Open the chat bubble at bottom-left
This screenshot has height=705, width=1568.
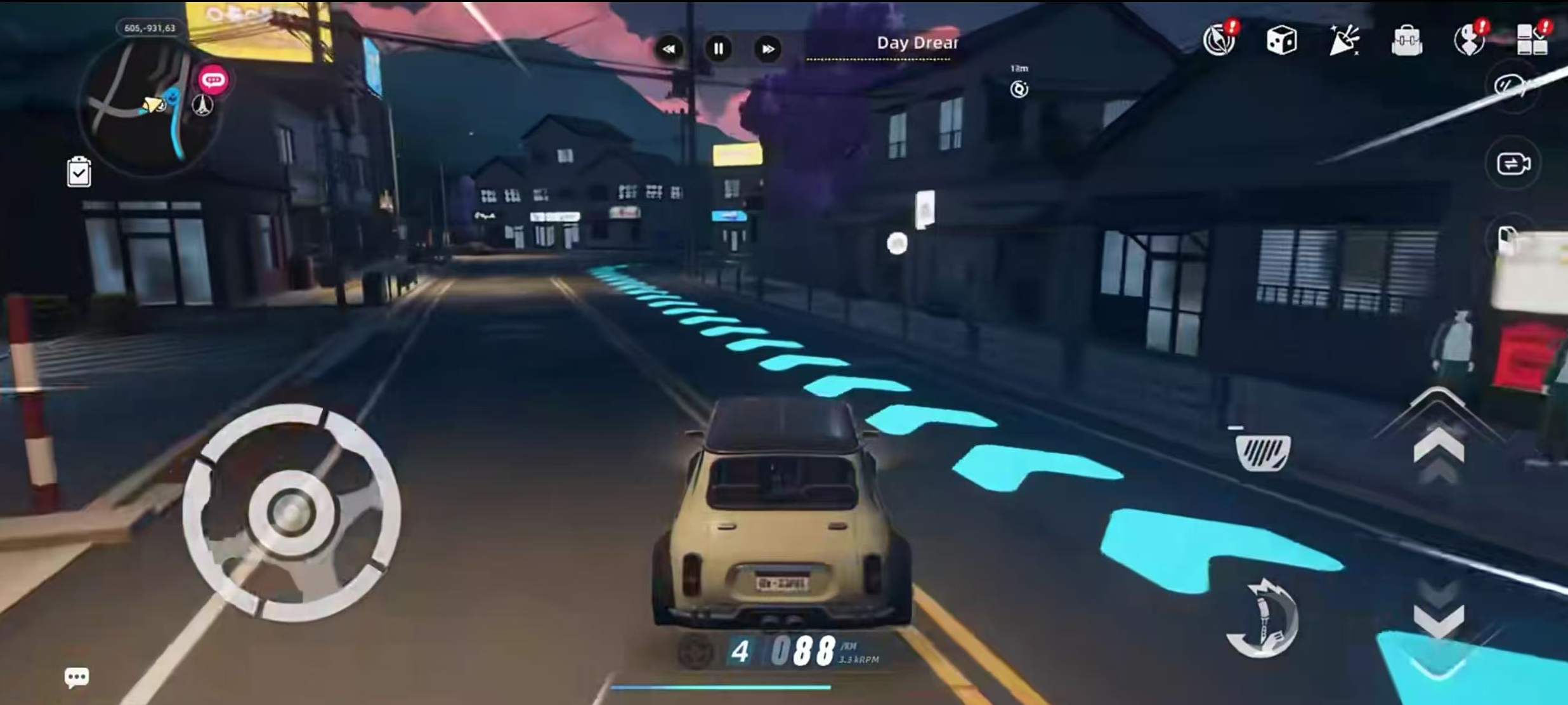[x=77, y=677]
